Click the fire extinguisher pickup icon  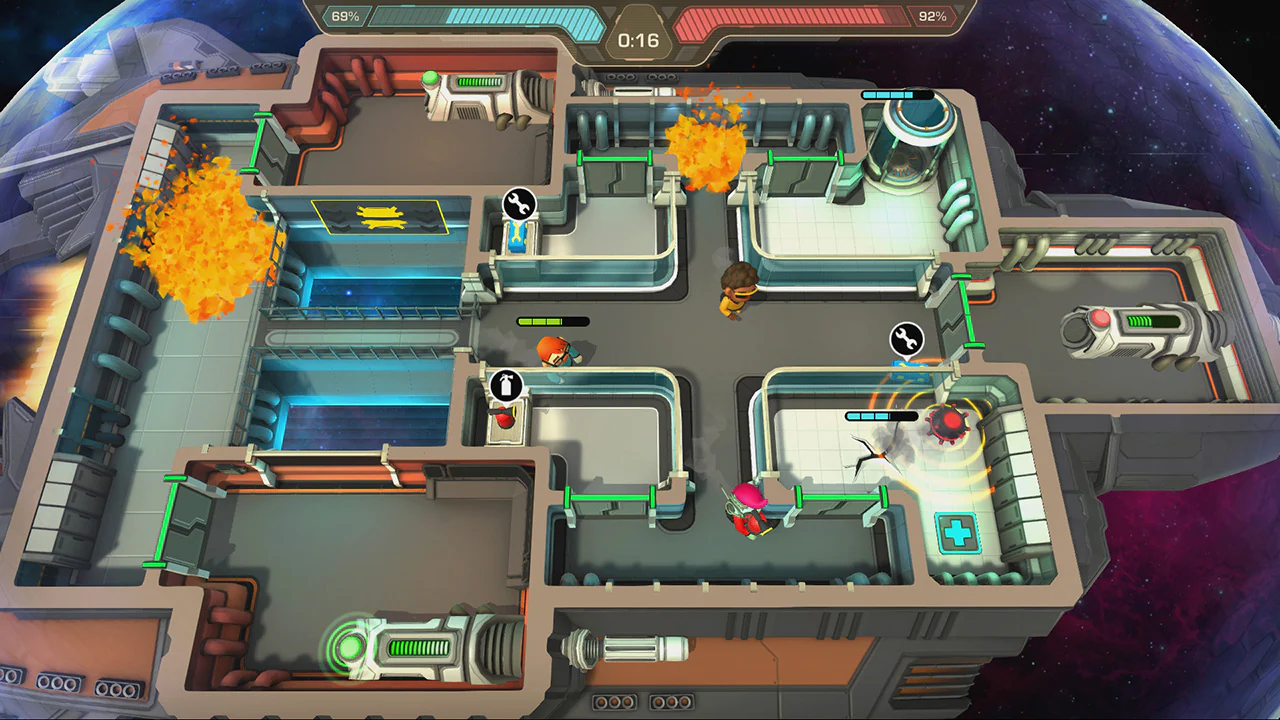pos(505,385)
